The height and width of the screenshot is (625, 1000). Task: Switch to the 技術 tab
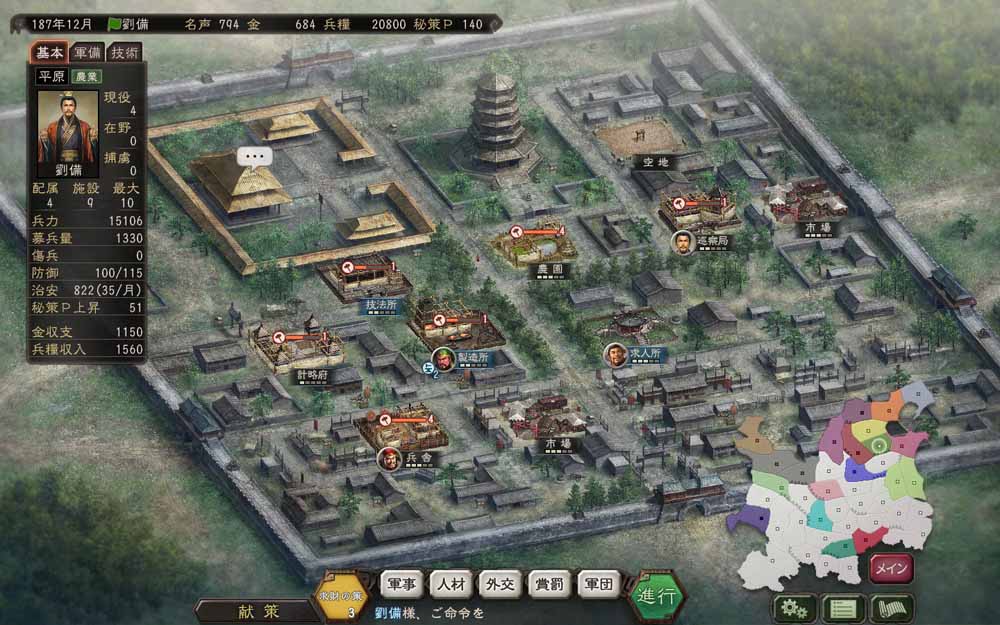coord(125,52)
